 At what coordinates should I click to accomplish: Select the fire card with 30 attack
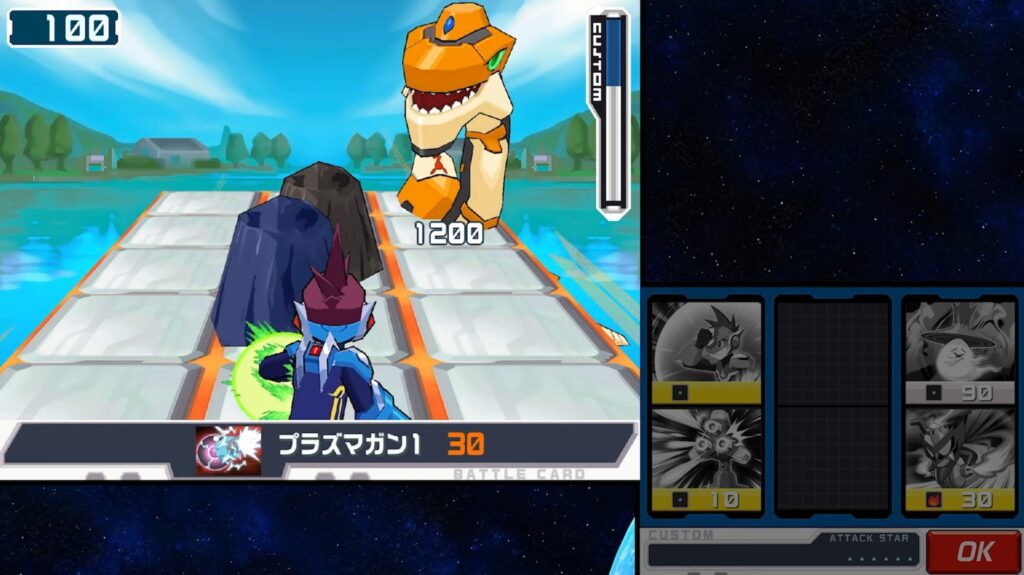coord(959,460)
